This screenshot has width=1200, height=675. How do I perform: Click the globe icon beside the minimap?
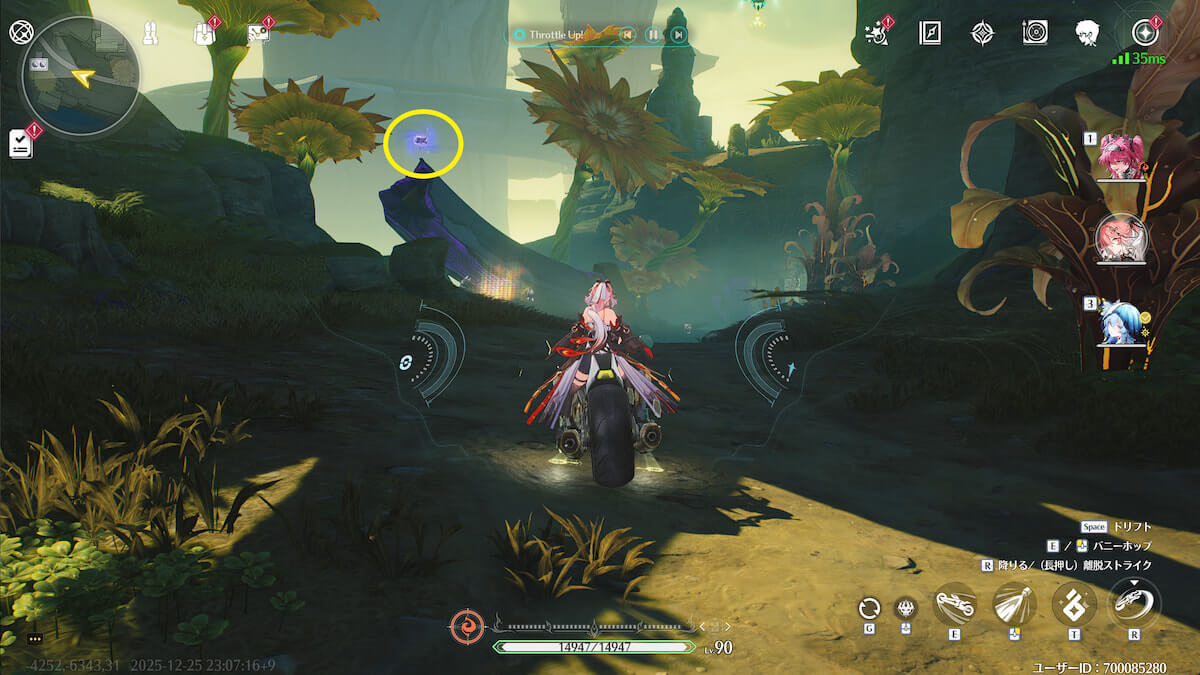pos(20,31)
